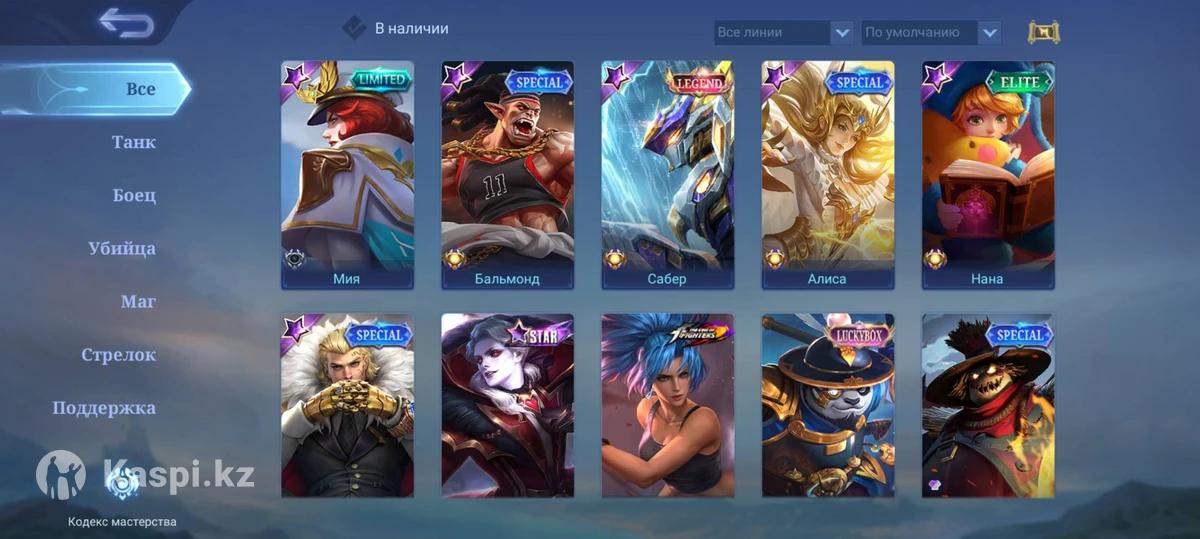This screenshot has width=1200, height=539.
Task: Open the Убийца category
Action: [x=122, y=248]
